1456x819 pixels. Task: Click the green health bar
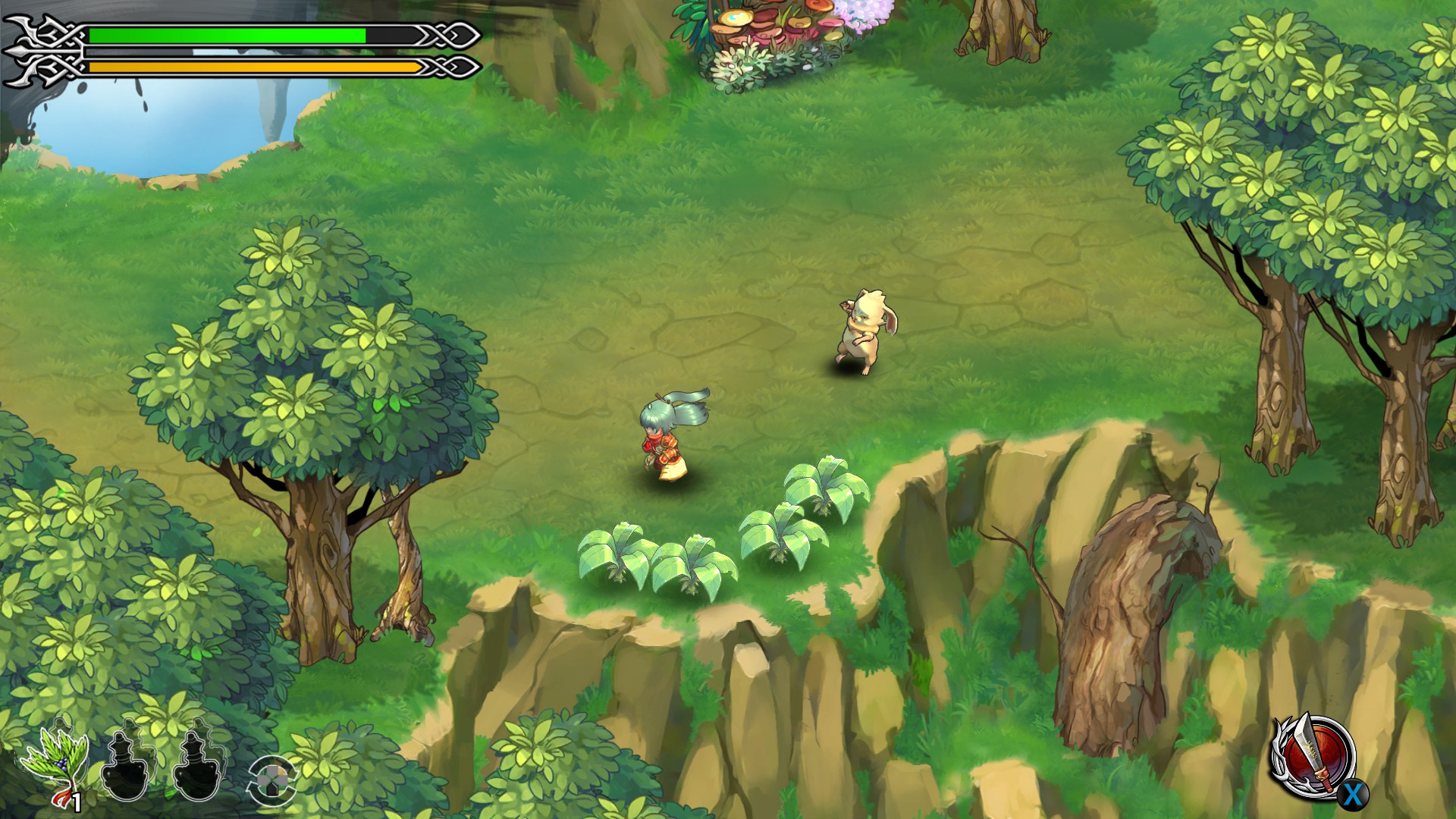tap(227, 34)
